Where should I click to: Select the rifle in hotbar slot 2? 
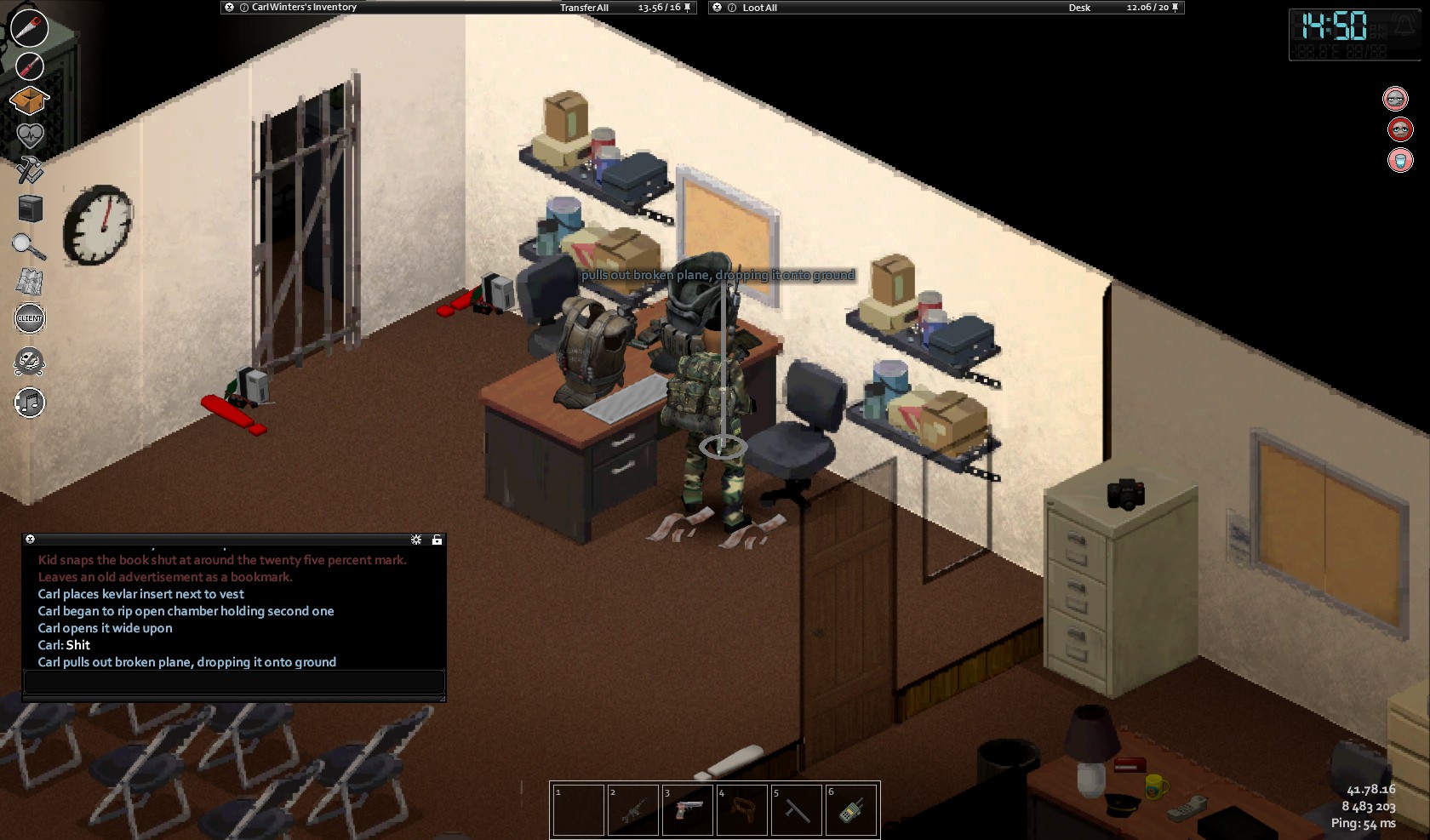[x=632, y=810]
